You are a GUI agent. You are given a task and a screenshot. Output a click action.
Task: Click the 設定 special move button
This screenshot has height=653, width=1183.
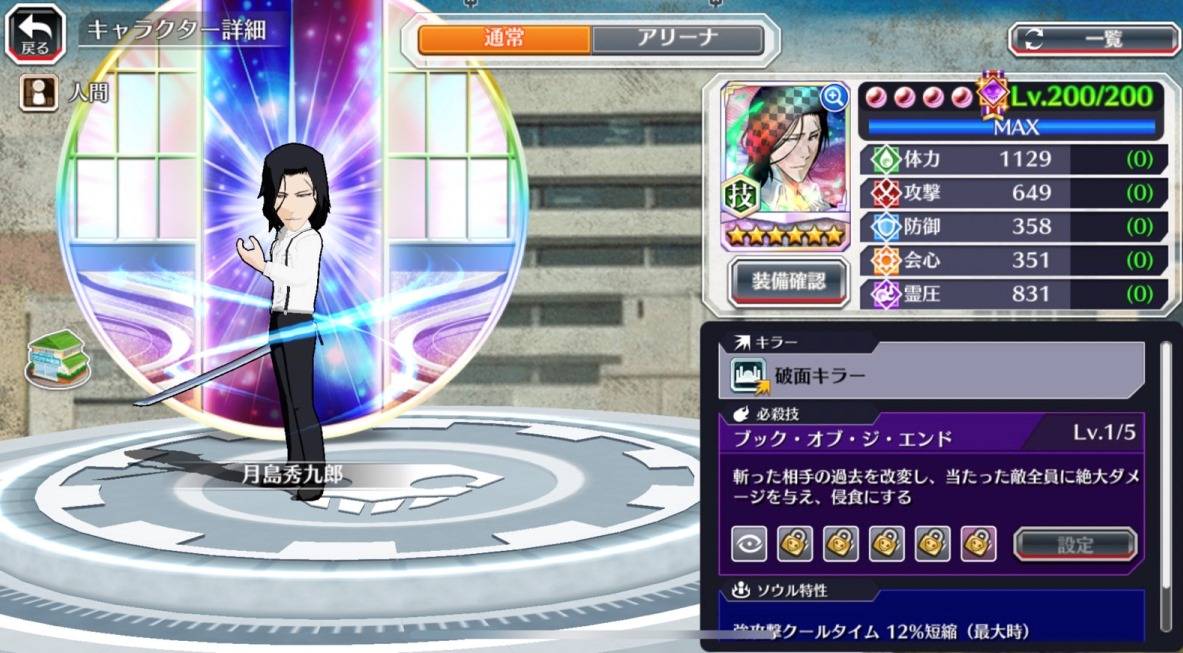coord(1075,544)
